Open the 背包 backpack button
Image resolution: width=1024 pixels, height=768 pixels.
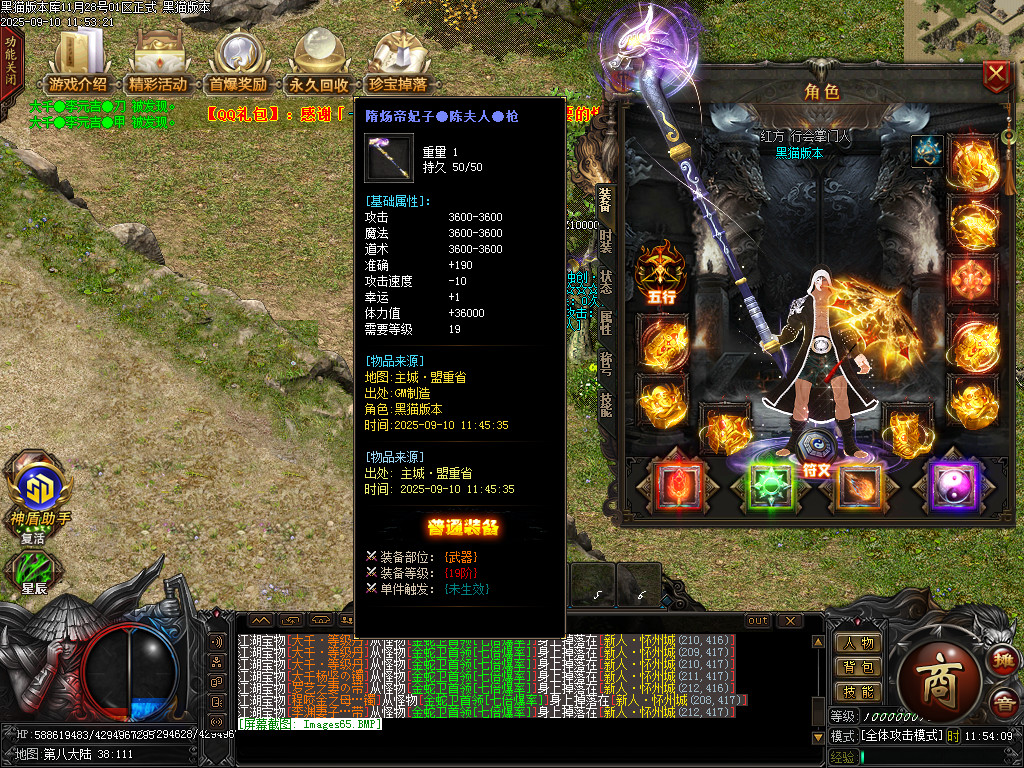coord(858,667)
